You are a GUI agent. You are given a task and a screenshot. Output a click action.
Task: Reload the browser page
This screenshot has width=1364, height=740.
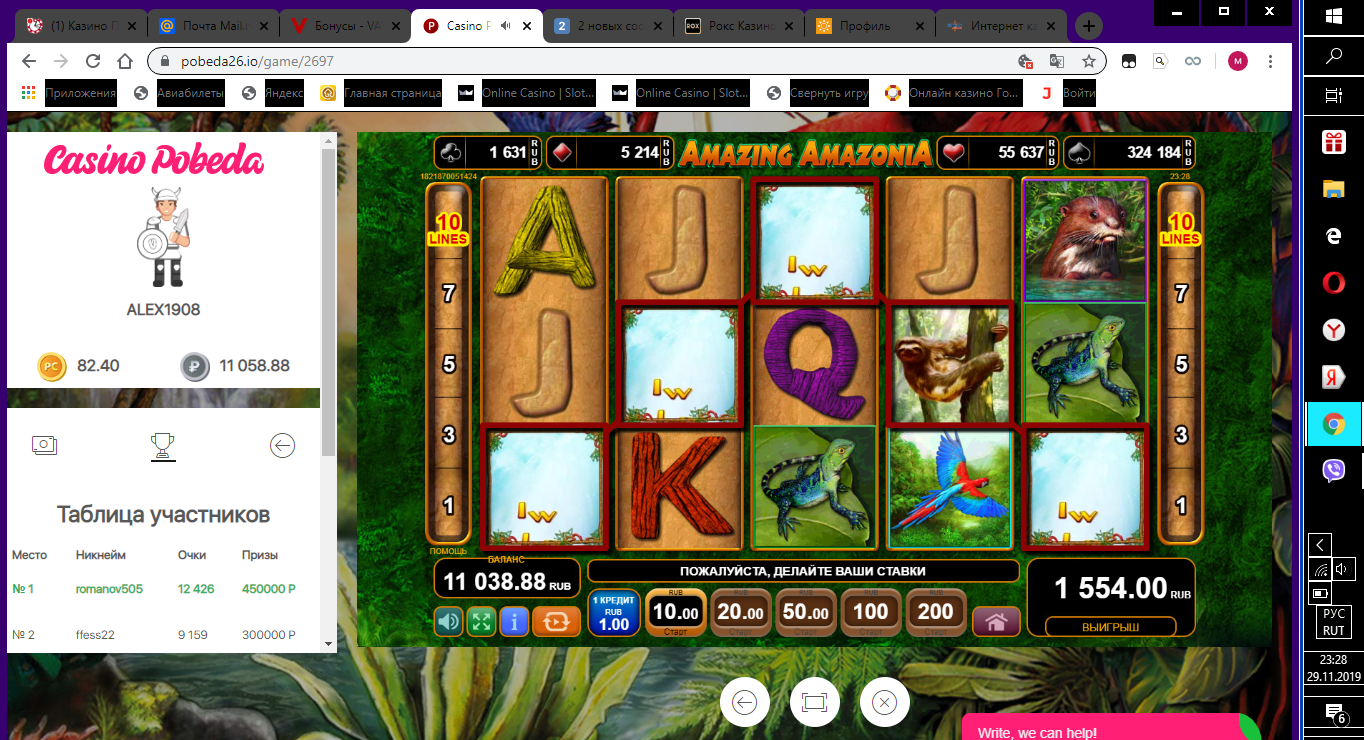(x=93, y=61)
